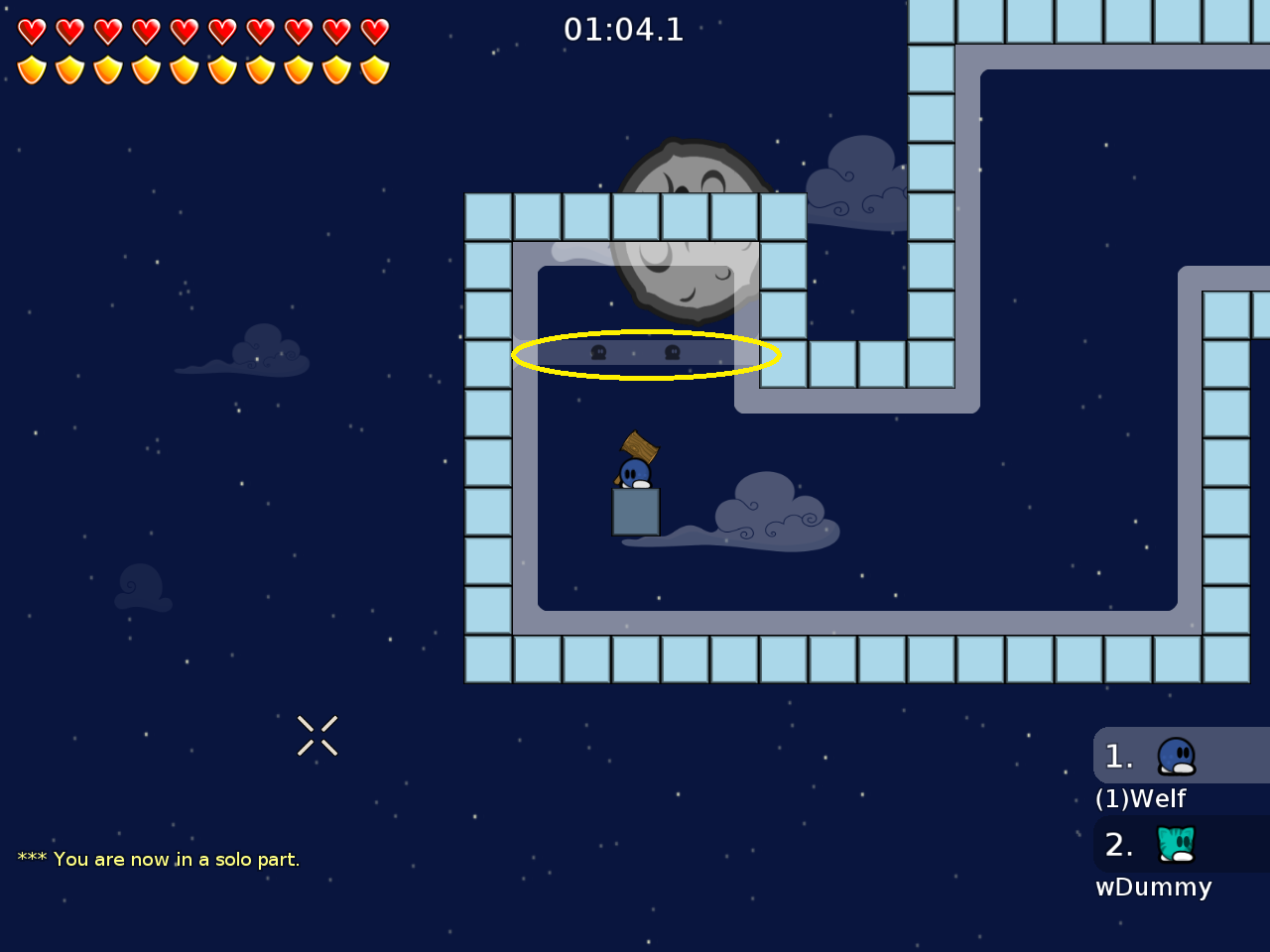Toggle the first shield in the armor row
The width and height of the screenshot is (1270, 952).
coord(32,70)
